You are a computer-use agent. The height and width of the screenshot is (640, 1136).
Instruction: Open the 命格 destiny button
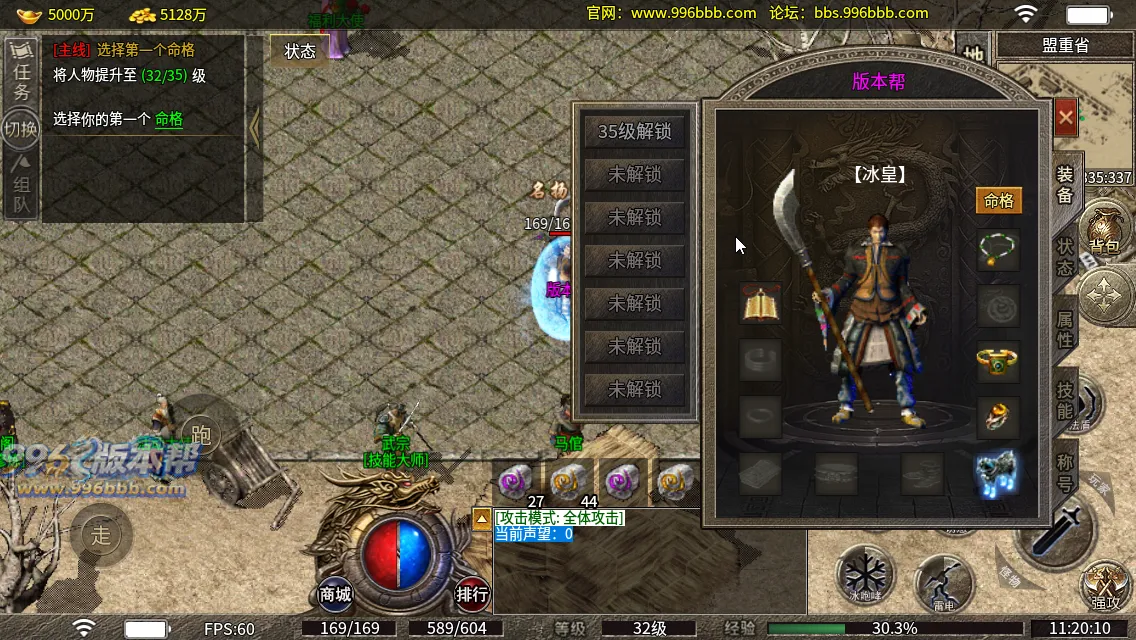click(x=998, y=201)
